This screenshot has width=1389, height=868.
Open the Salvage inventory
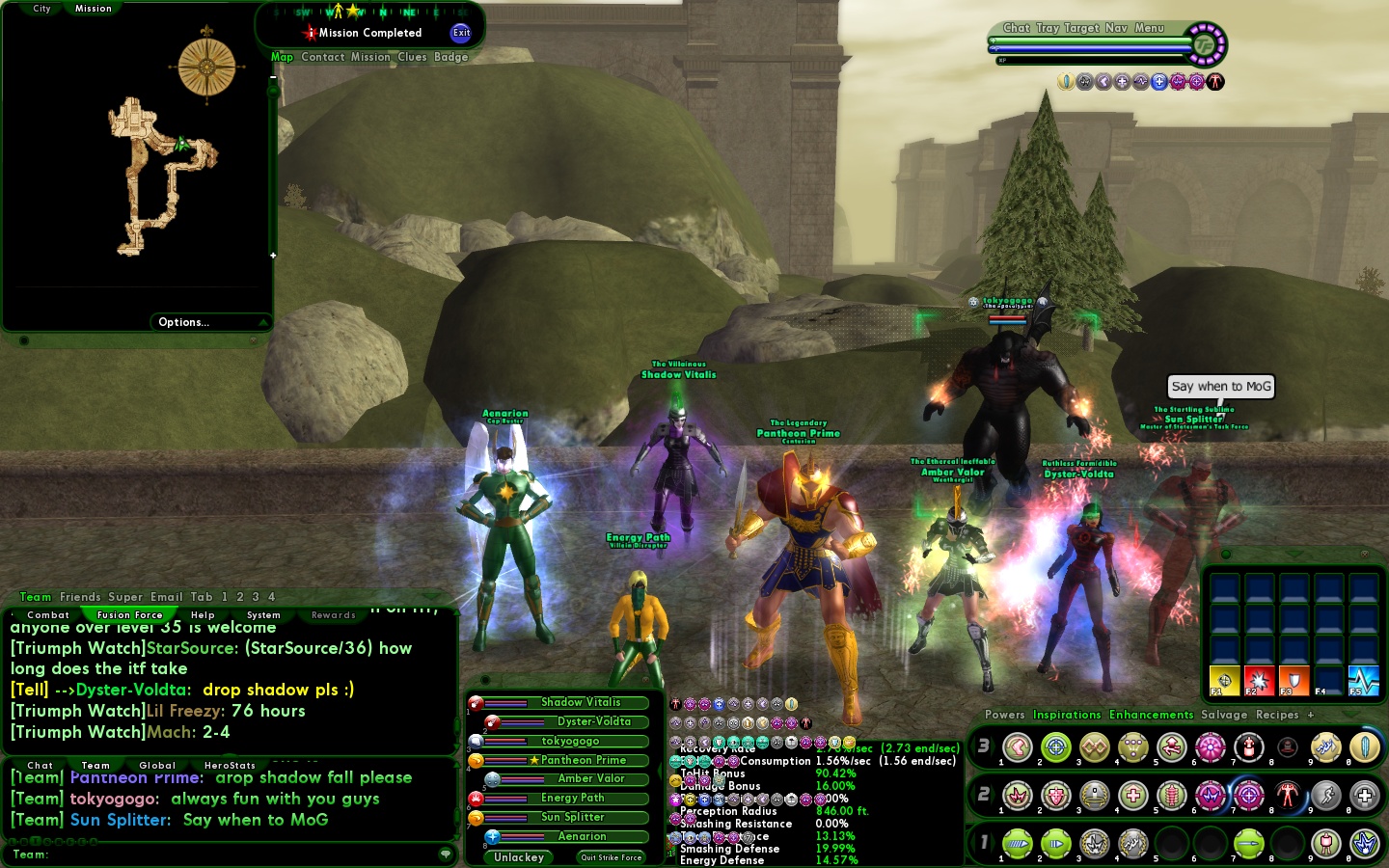1224,715
